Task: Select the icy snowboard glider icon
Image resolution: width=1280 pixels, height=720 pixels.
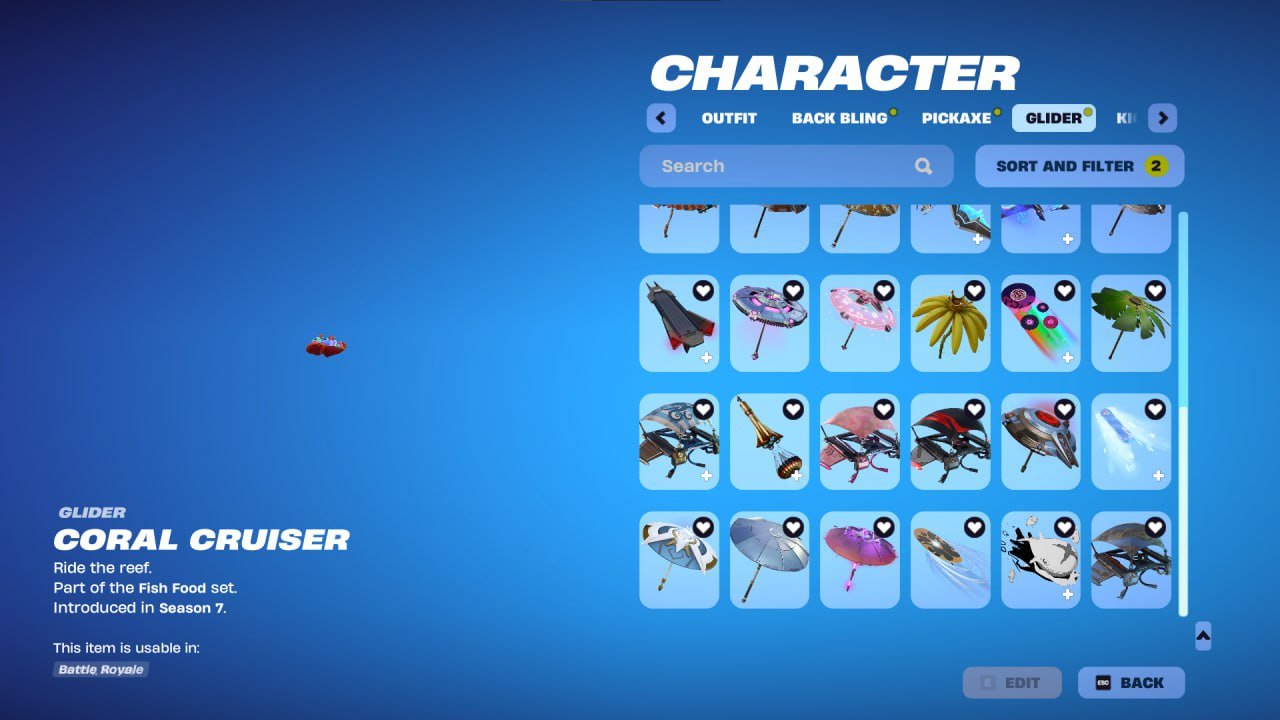Action: (1131, 442)
